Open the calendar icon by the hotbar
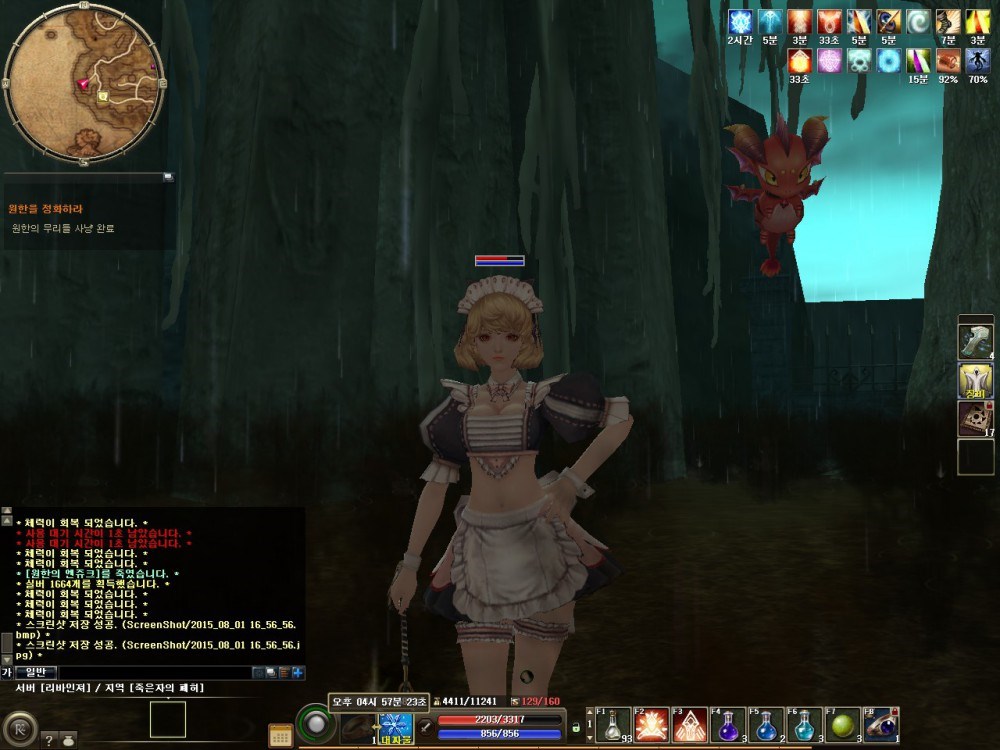 (281, 735)
